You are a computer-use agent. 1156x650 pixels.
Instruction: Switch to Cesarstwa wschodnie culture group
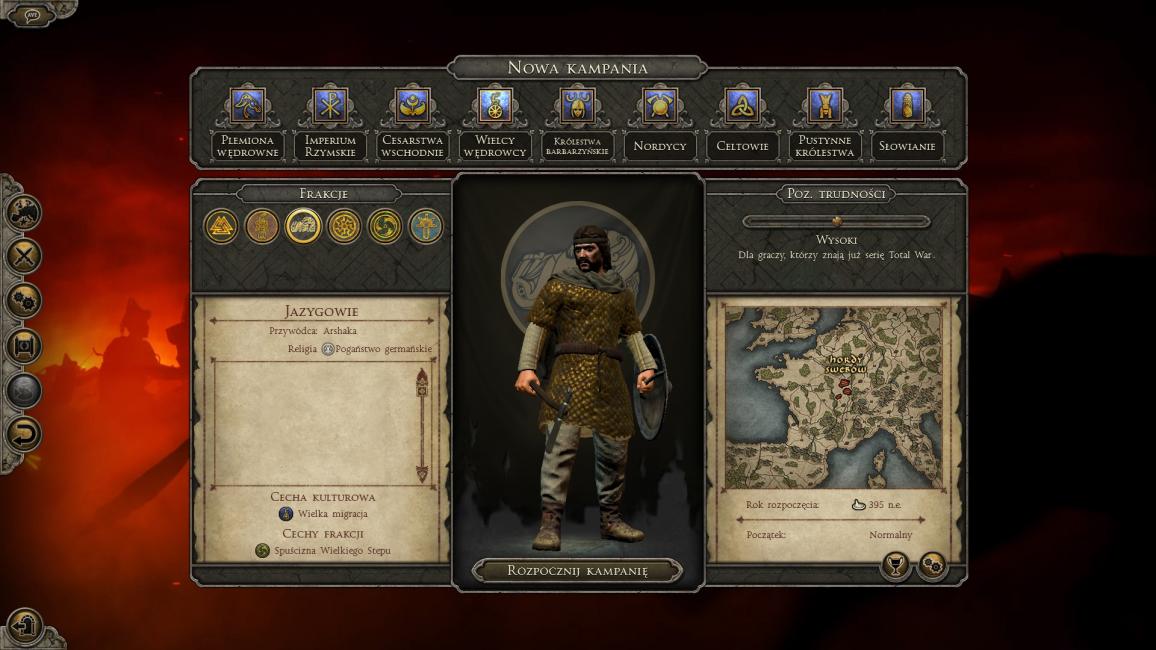pyautogui.click(x=412, y=105)
